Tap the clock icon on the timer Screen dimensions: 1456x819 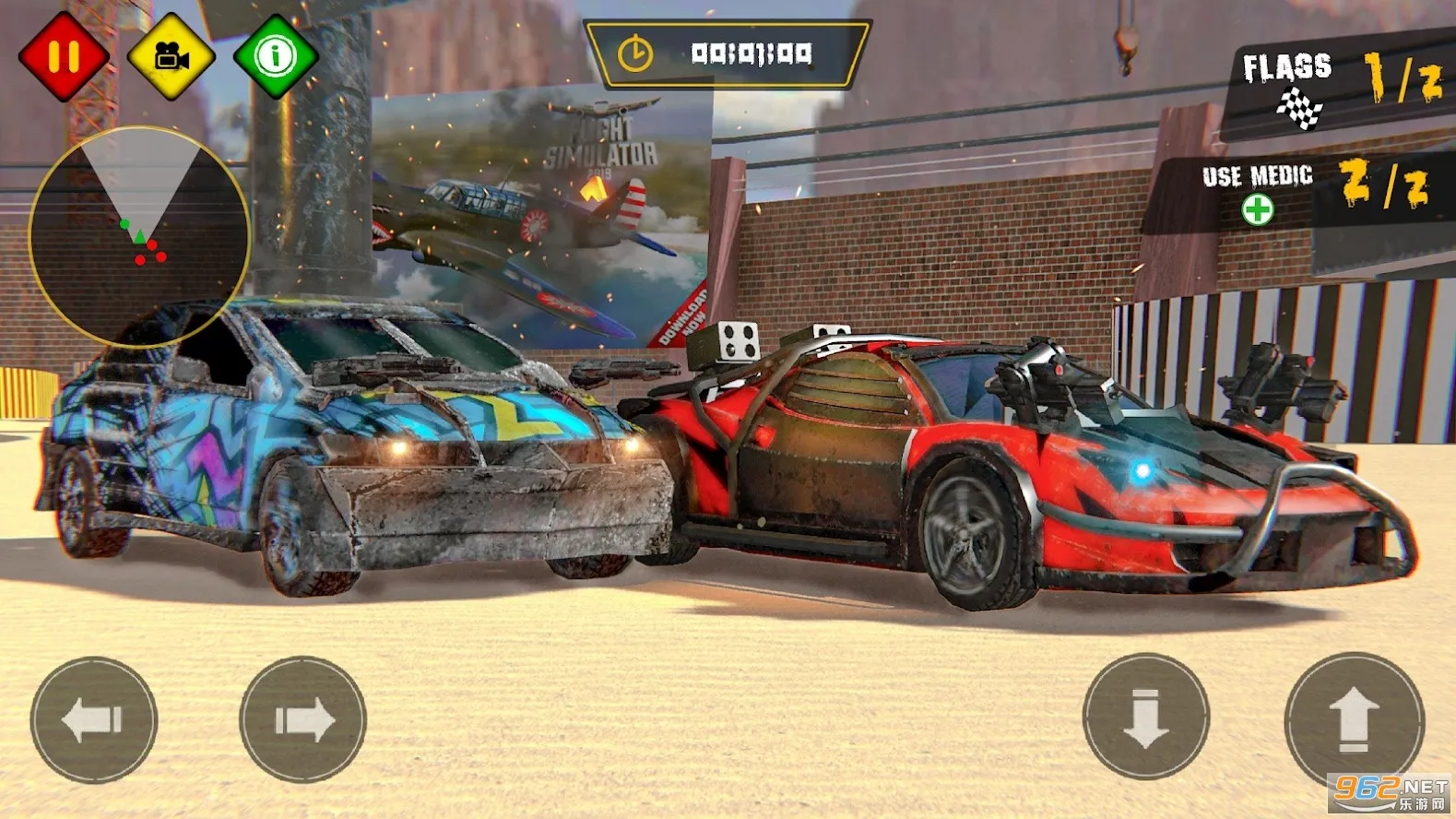click(x=636, y=53)
